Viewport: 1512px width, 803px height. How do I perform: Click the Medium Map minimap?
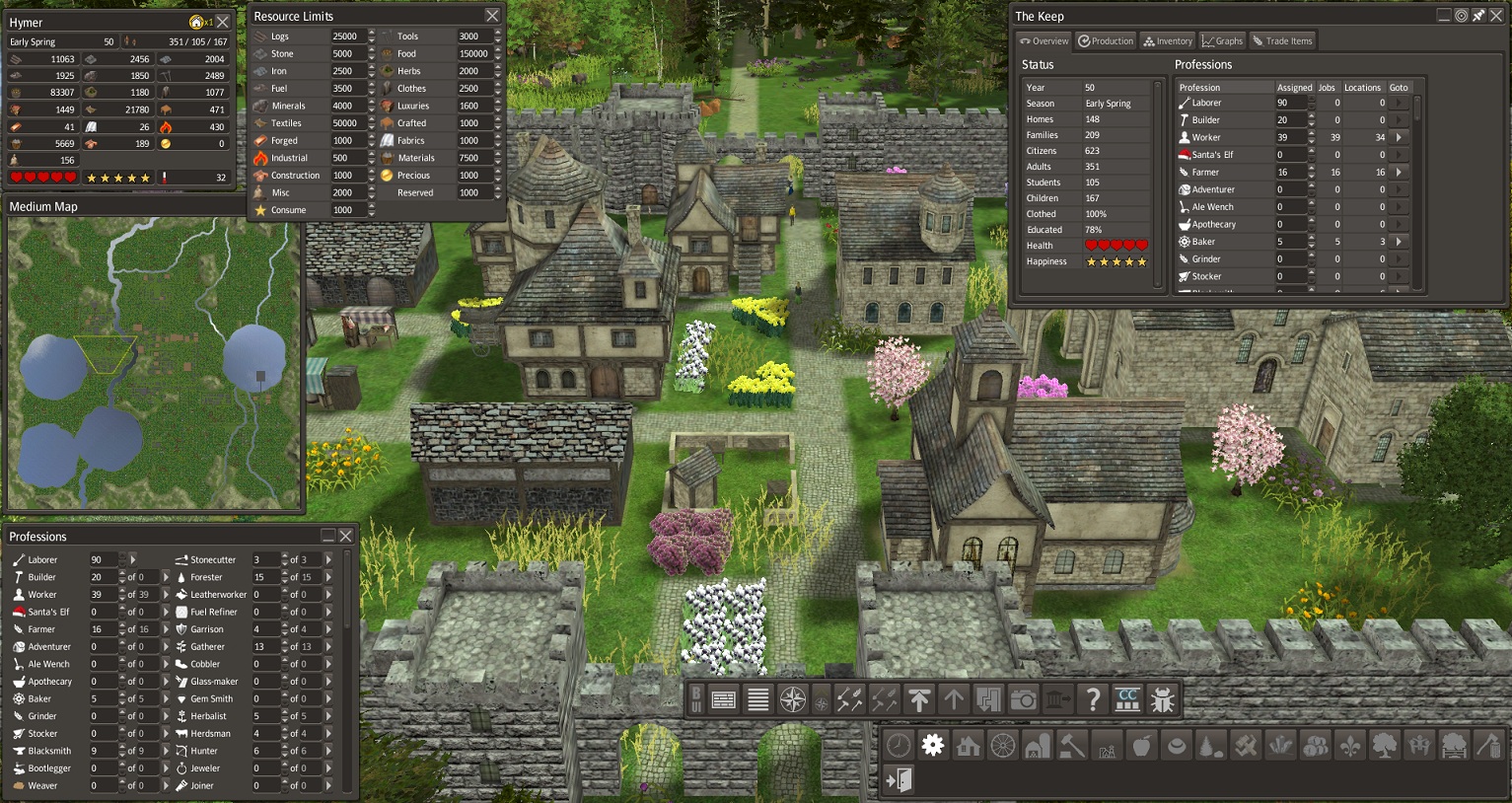pos(154,362)
